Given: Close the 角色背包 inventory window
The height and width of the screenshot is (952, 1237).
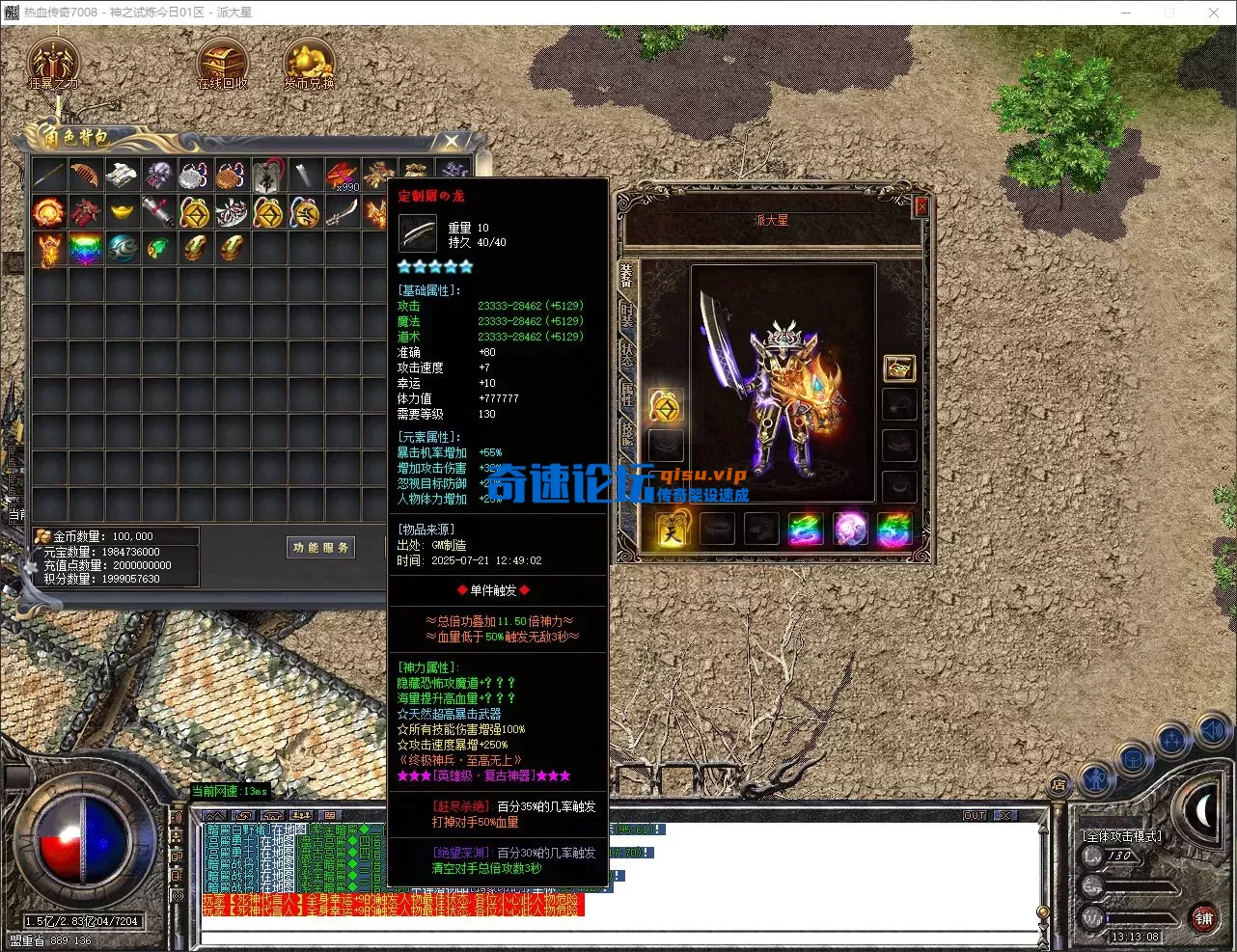Looking at the screenshot, I should tap(452, 142).
